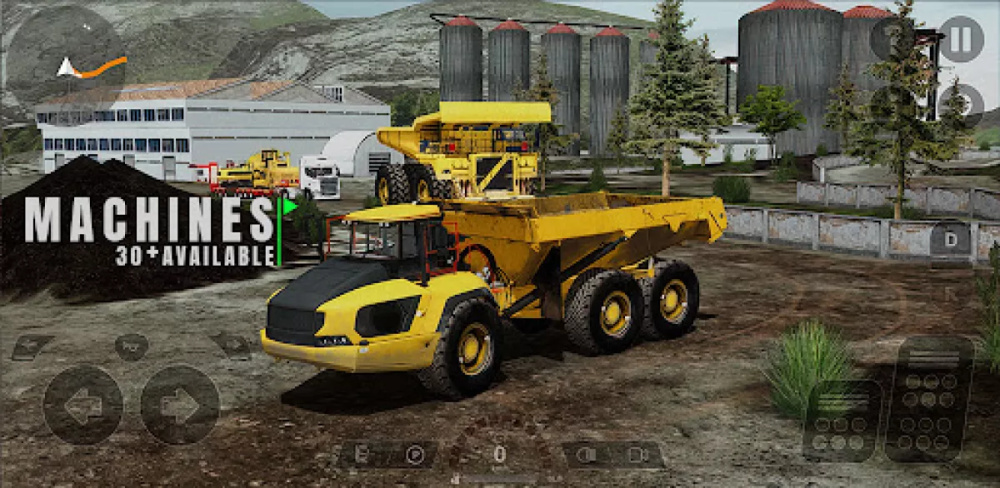Select the D gear button
Image resolution: width=1000 pixels, height=488 pixels.
949,240
